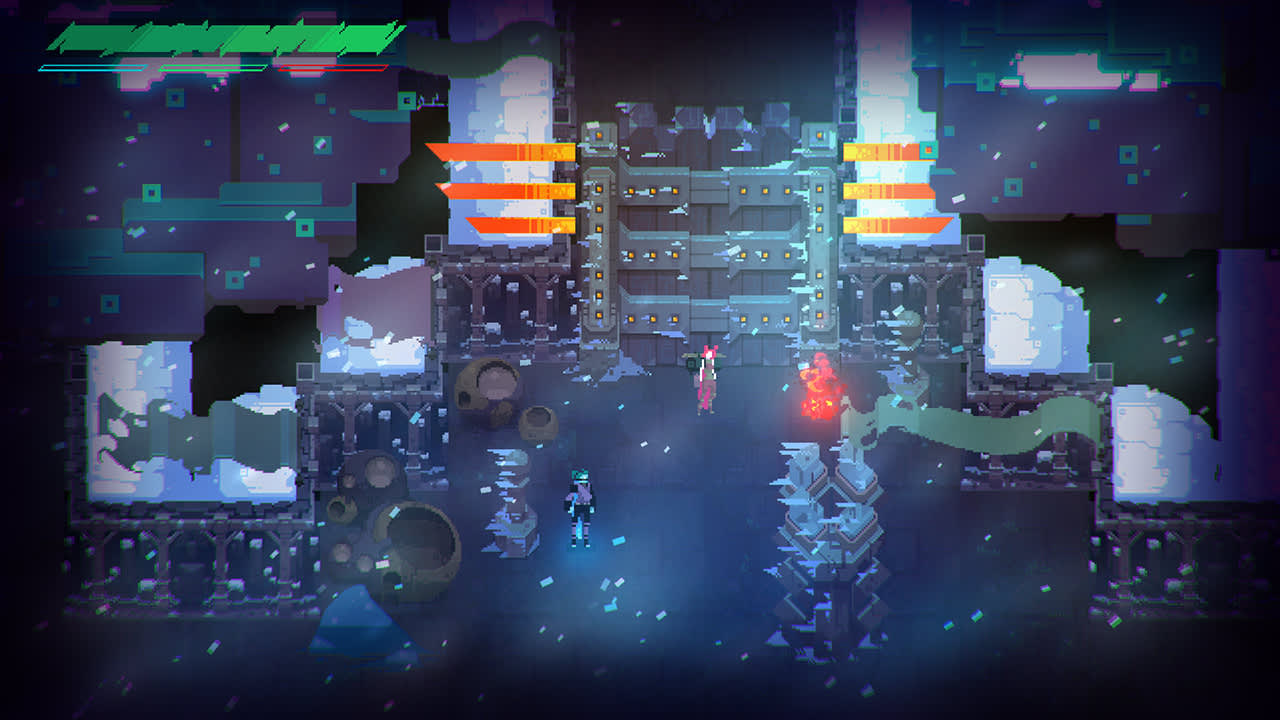This screenshot has width=1280, height=720.
Task: Click the small urn beside the stone steps
Action: (x=540, y=425)
